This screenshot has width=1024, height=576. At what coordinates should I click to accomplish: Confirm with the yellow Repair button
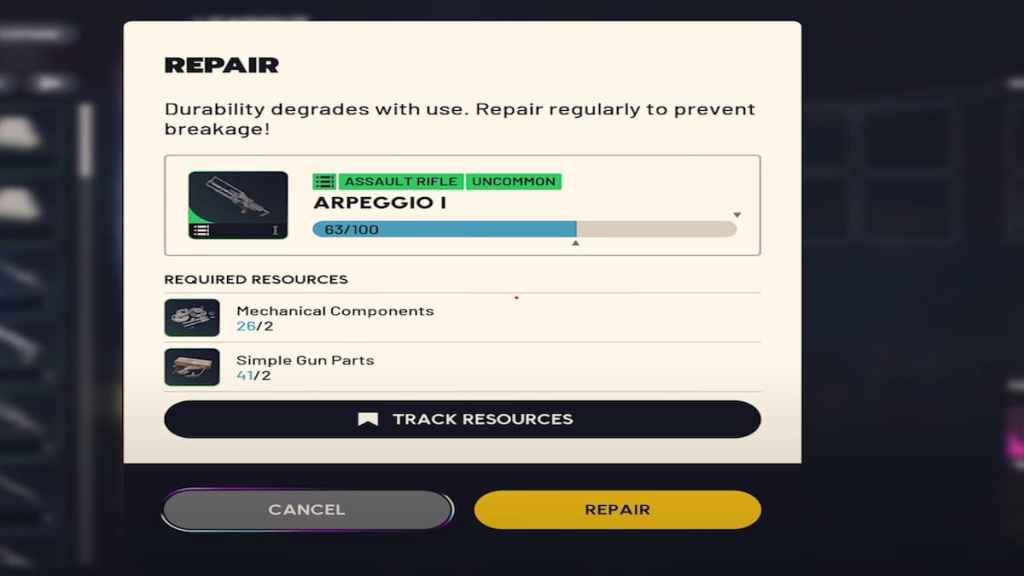click(617, 509)
